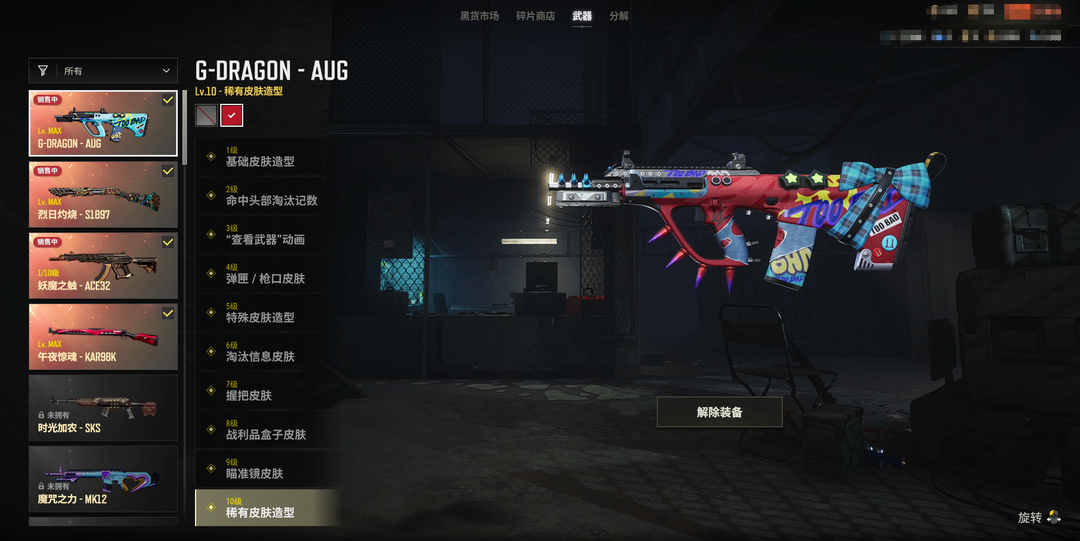This screenshot has height=541, width=1080.
Task: Select the 午夜惊魂 - KAR98K skin
Action: [104, 337]
